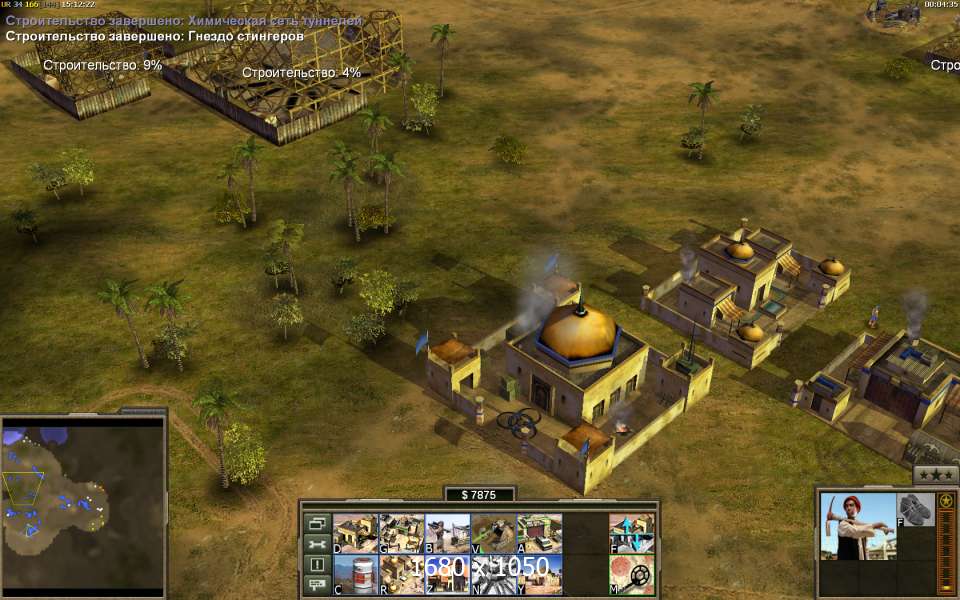Choose the build icon with hotkey R

[x=402, y=575]
